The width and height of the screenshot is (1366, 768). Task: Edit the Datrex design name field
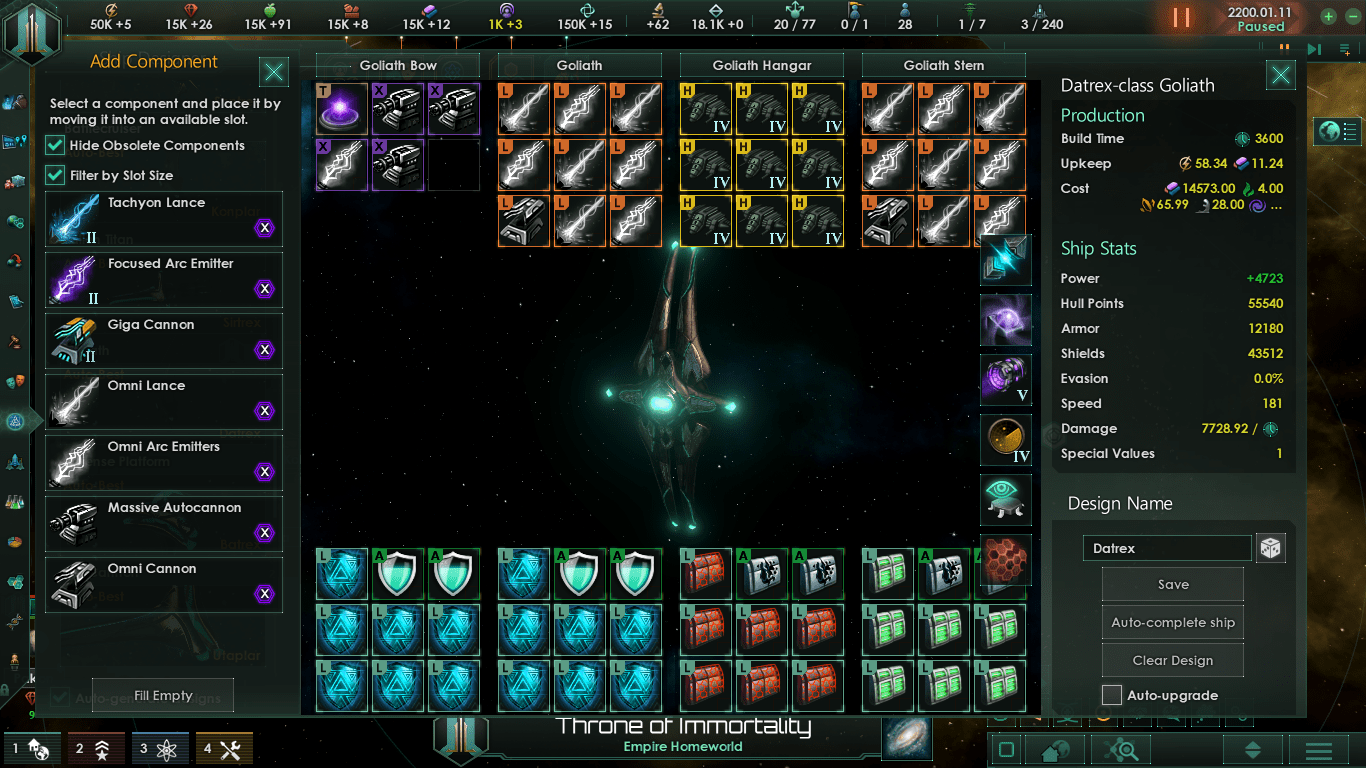pyautogui.click(x=1167, y=548)
